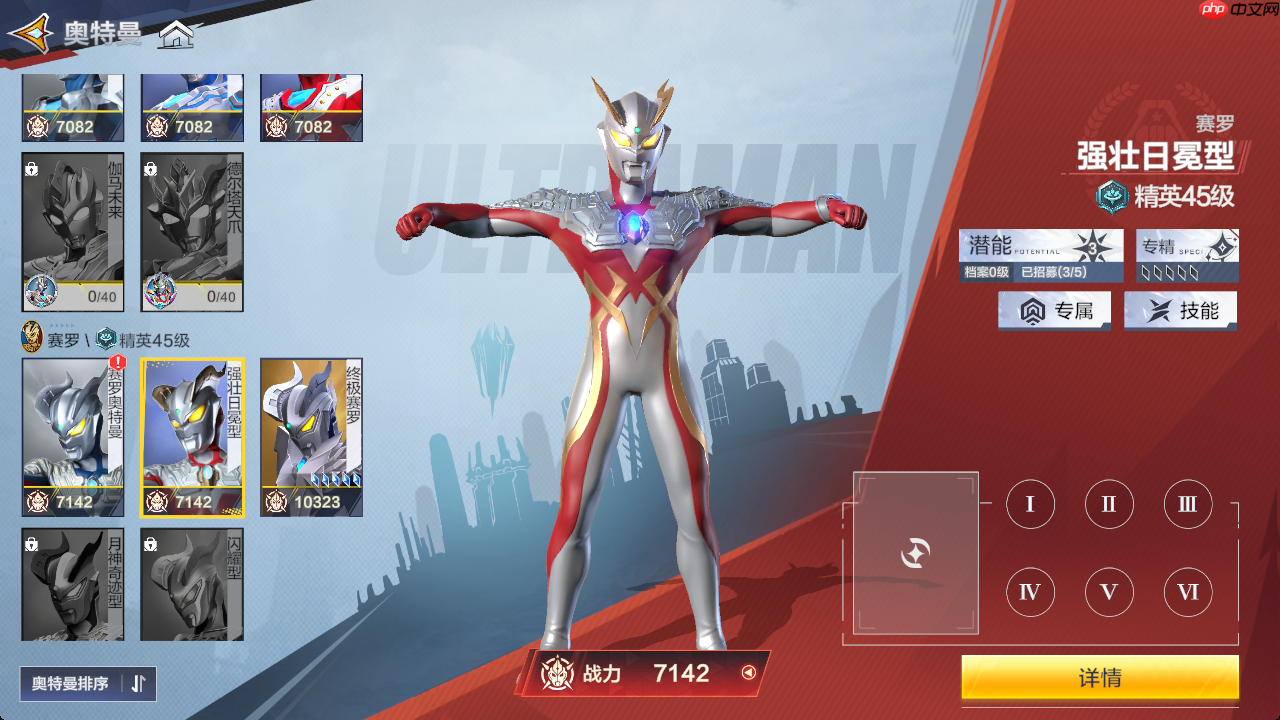Go back with the arrow button
The height and width of the screenshot is (720, 1280).
point(30,34)
